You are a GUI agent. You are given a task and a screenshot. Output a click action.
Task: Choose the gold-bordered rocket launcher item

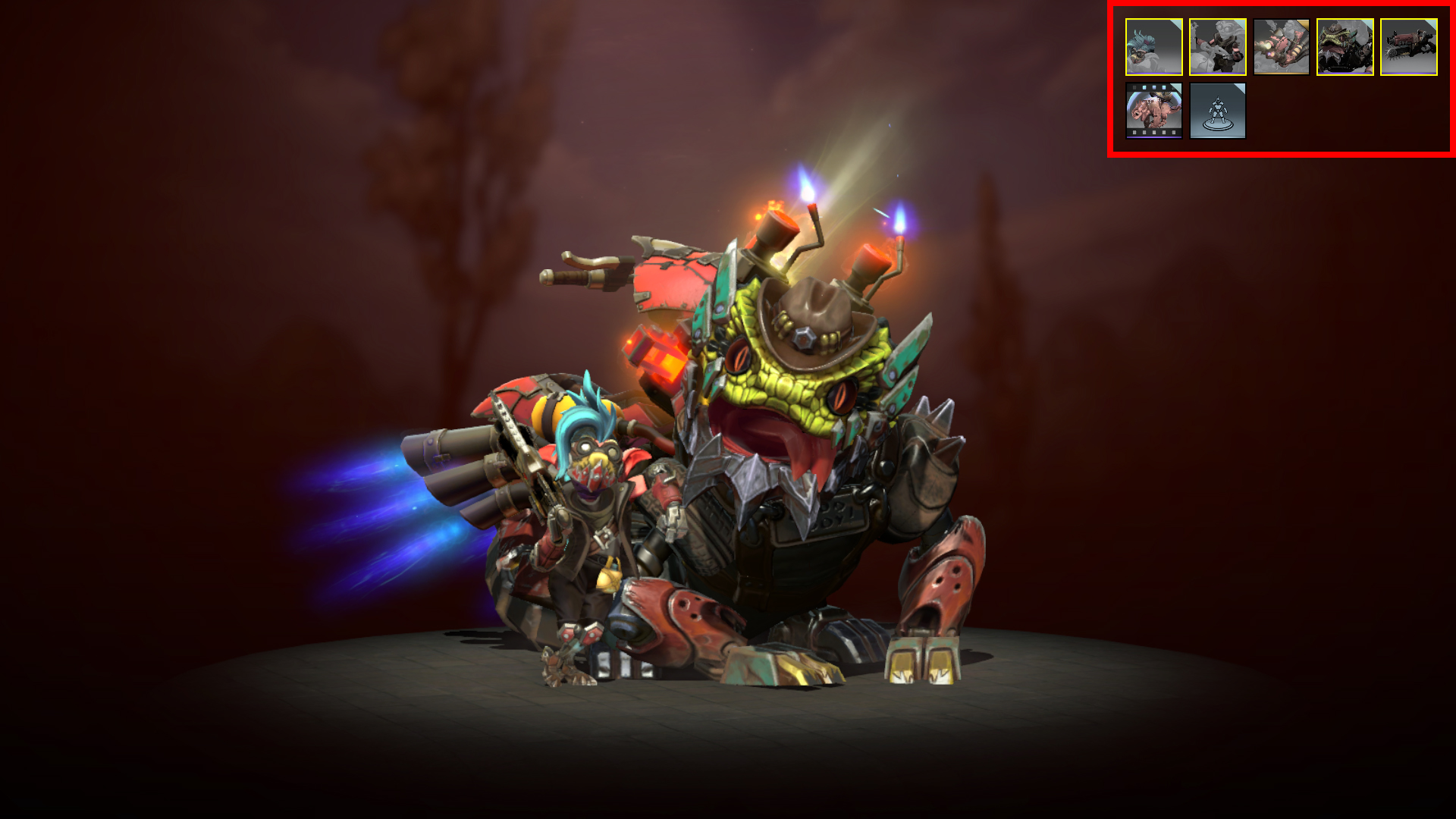point(1281,47)
